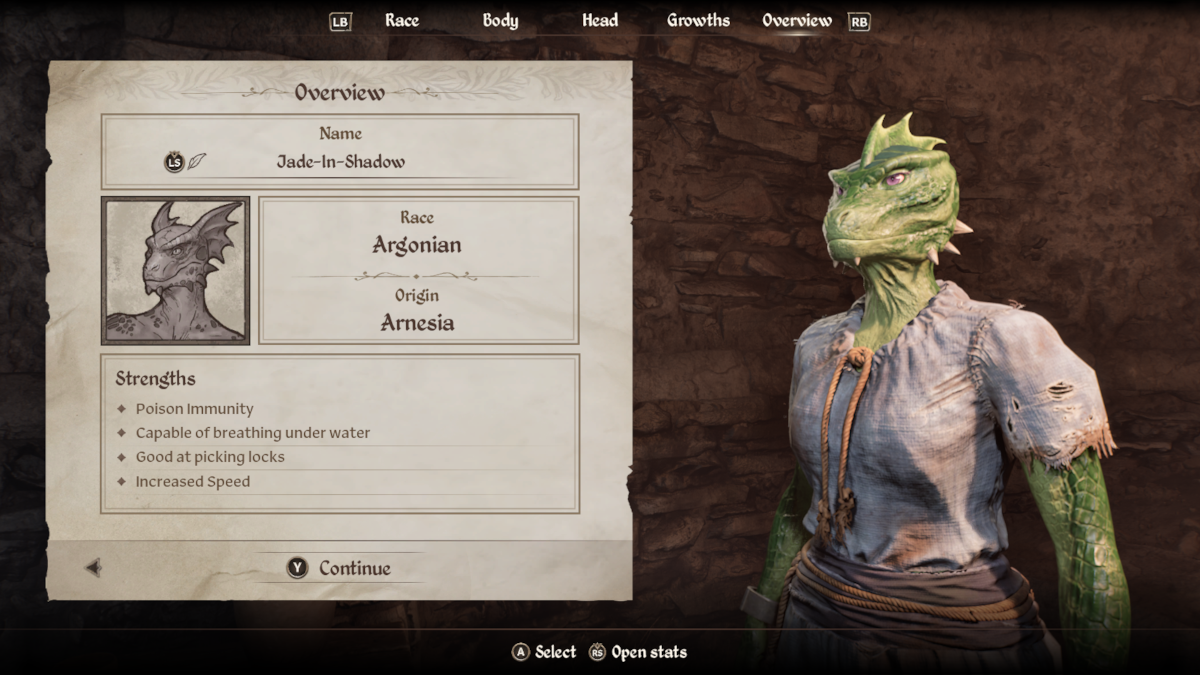The width and height of the screenshot is (1200, 675).
Task: Edit the Jade-In-Shadow name field
Action: pos(340,161)
